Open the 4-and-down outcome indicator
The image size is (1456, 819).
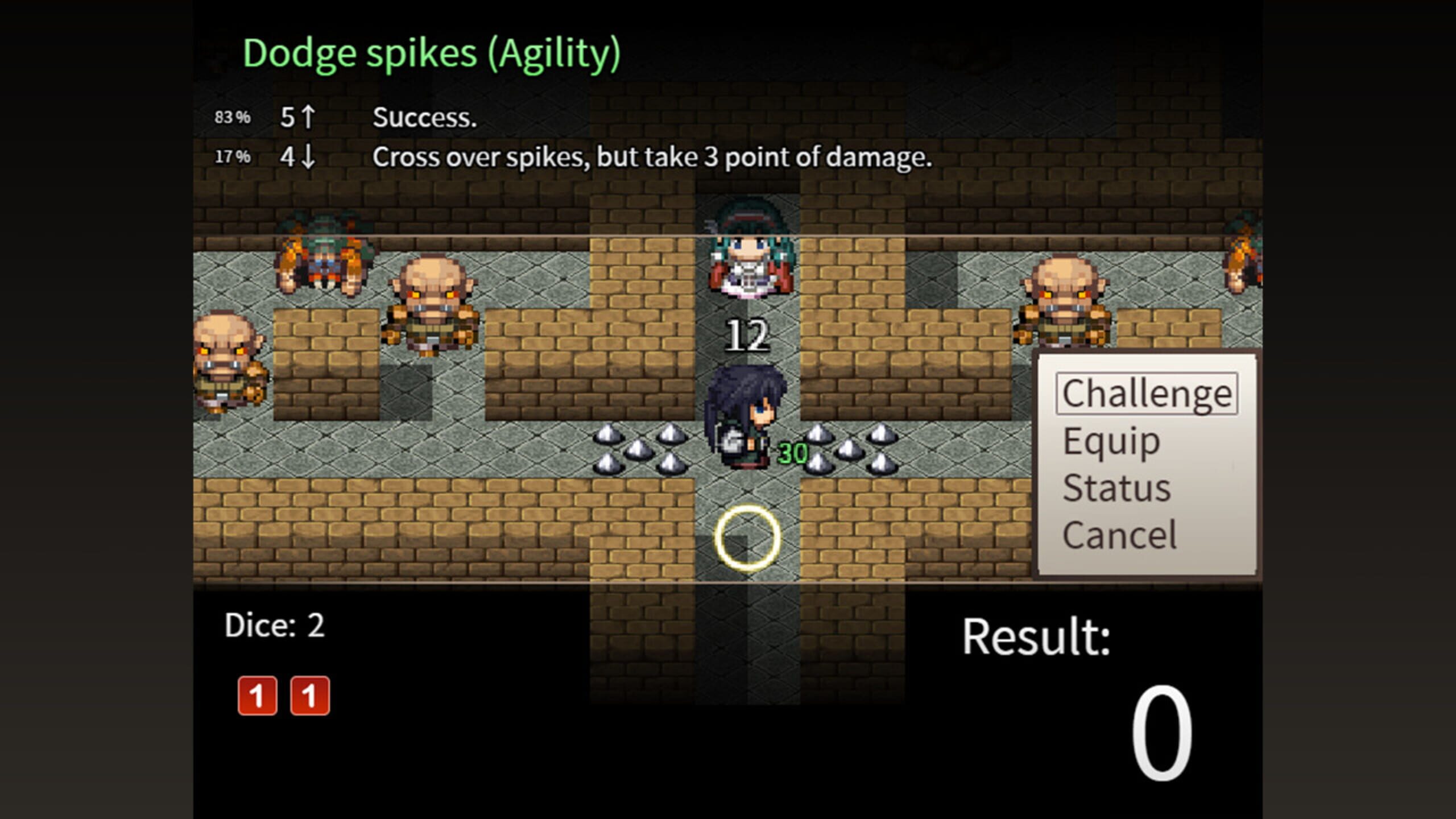(x=296, y=158)
